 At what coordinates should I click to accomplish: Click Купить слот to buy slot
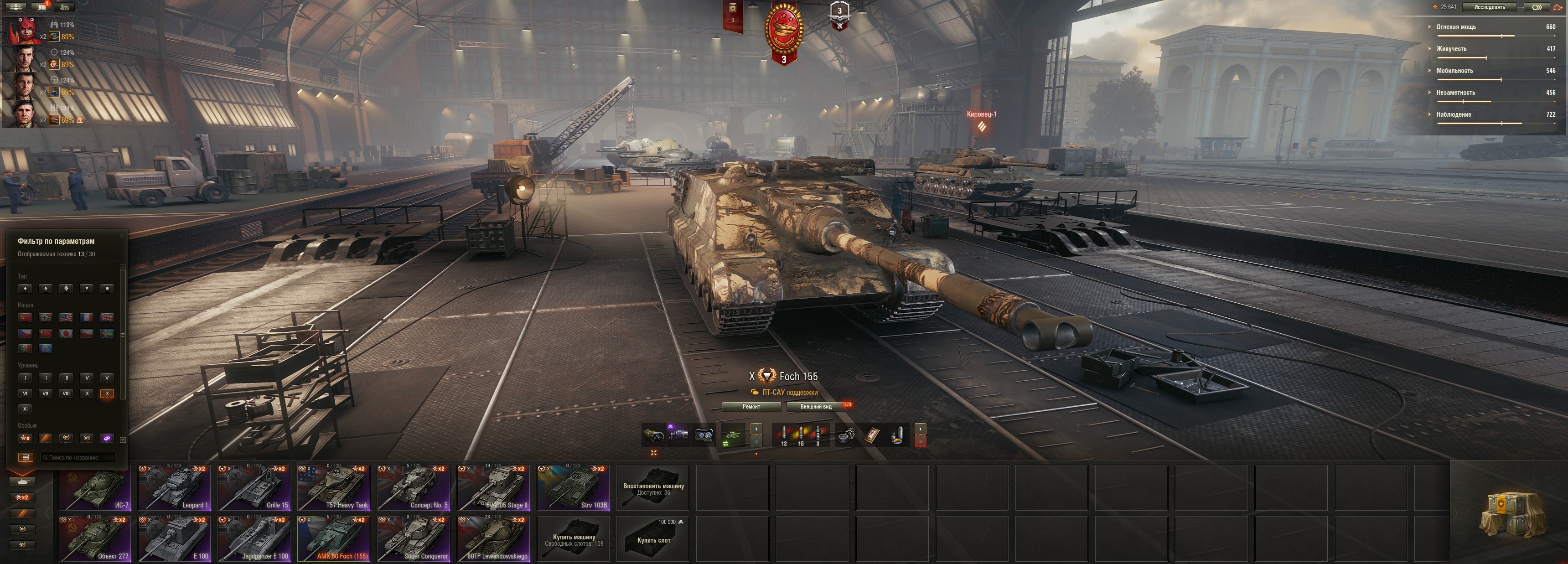click(x=653, y=539)
